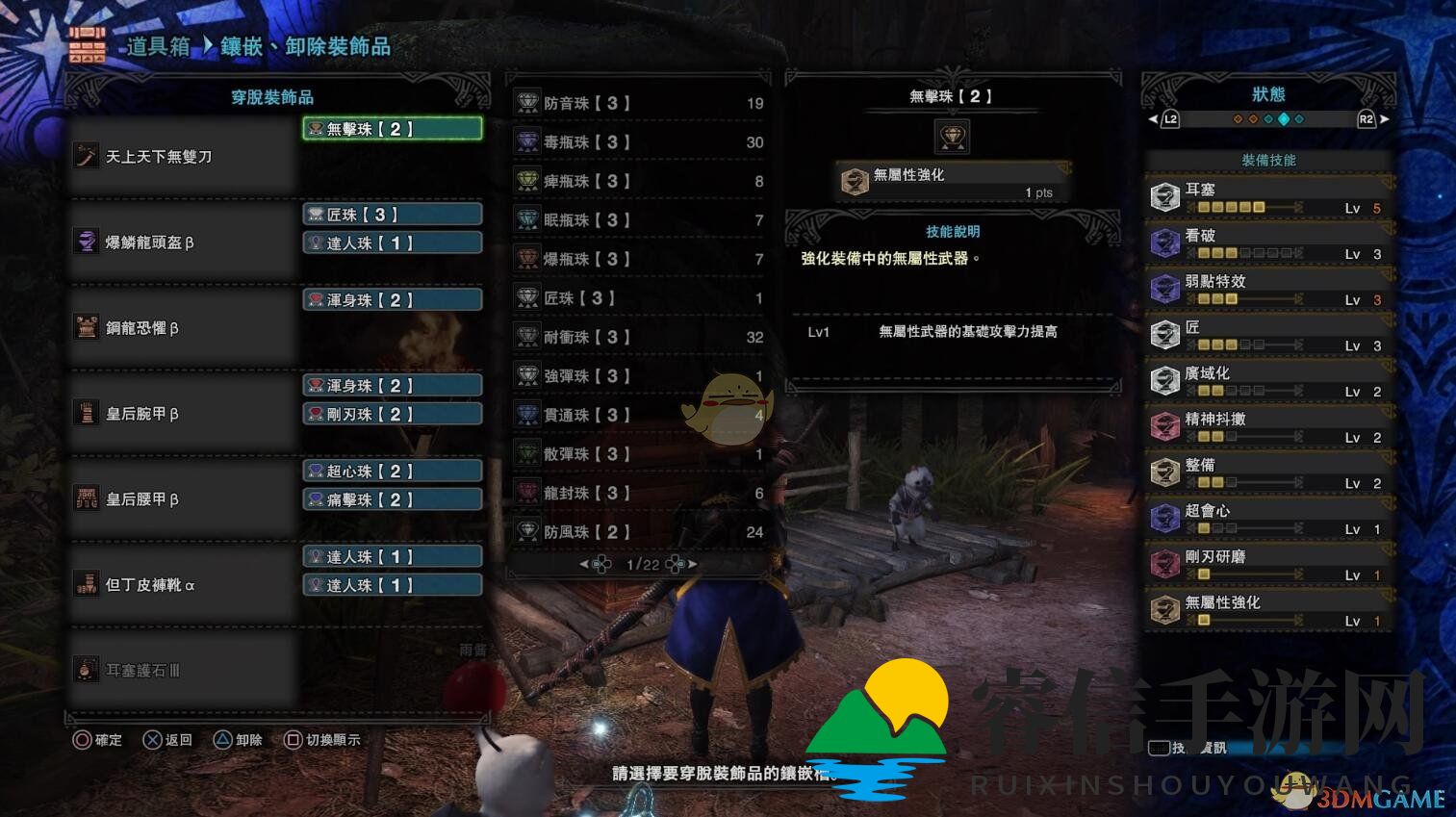Screen dimensions: 1456x817
Task: Go to the previous status page arrow
Action: point(1153,119)
